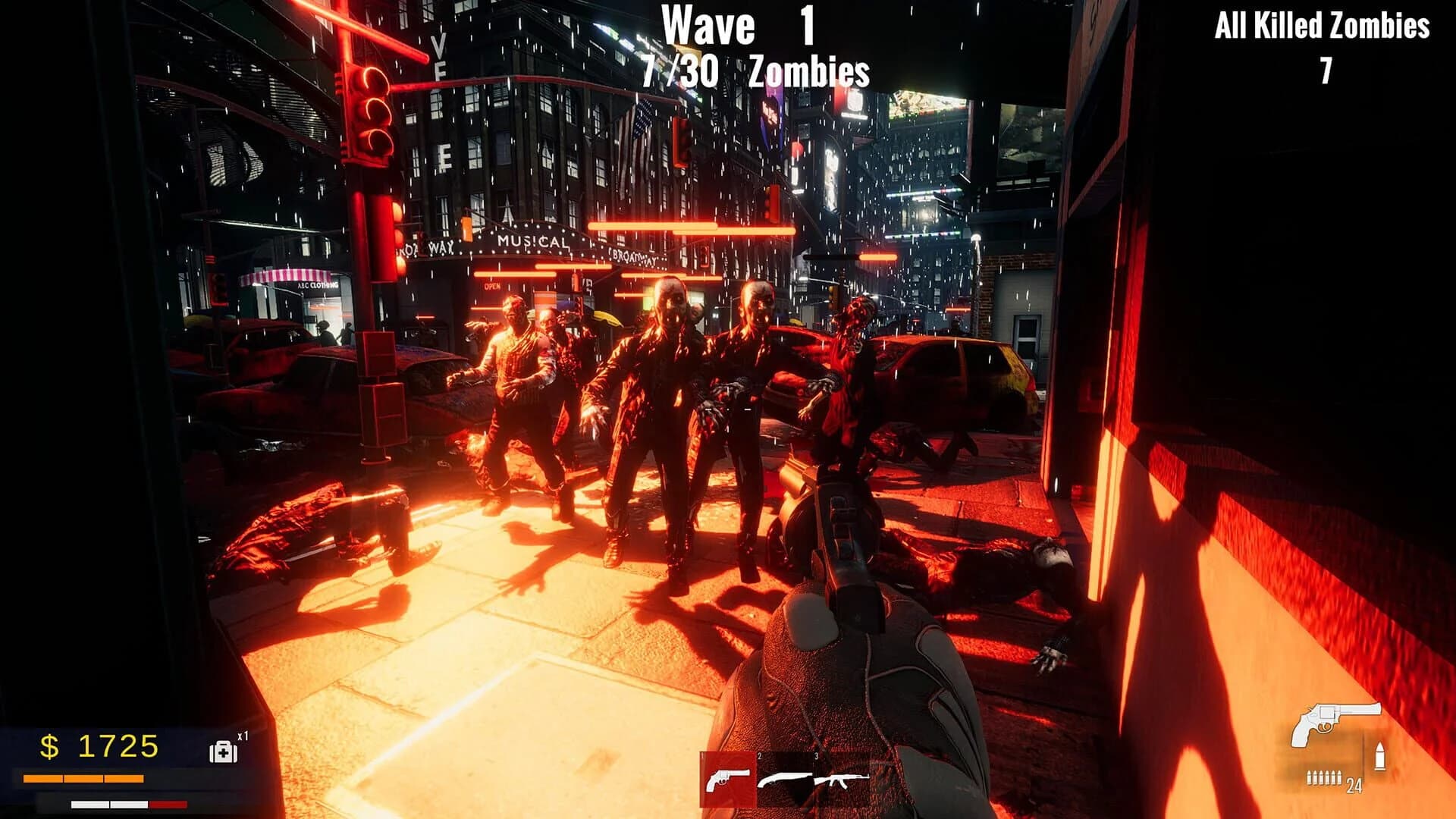Click the dollar sign of the money counter
The width and height of the screenshot is (1456, 819).
coord(49,746)
